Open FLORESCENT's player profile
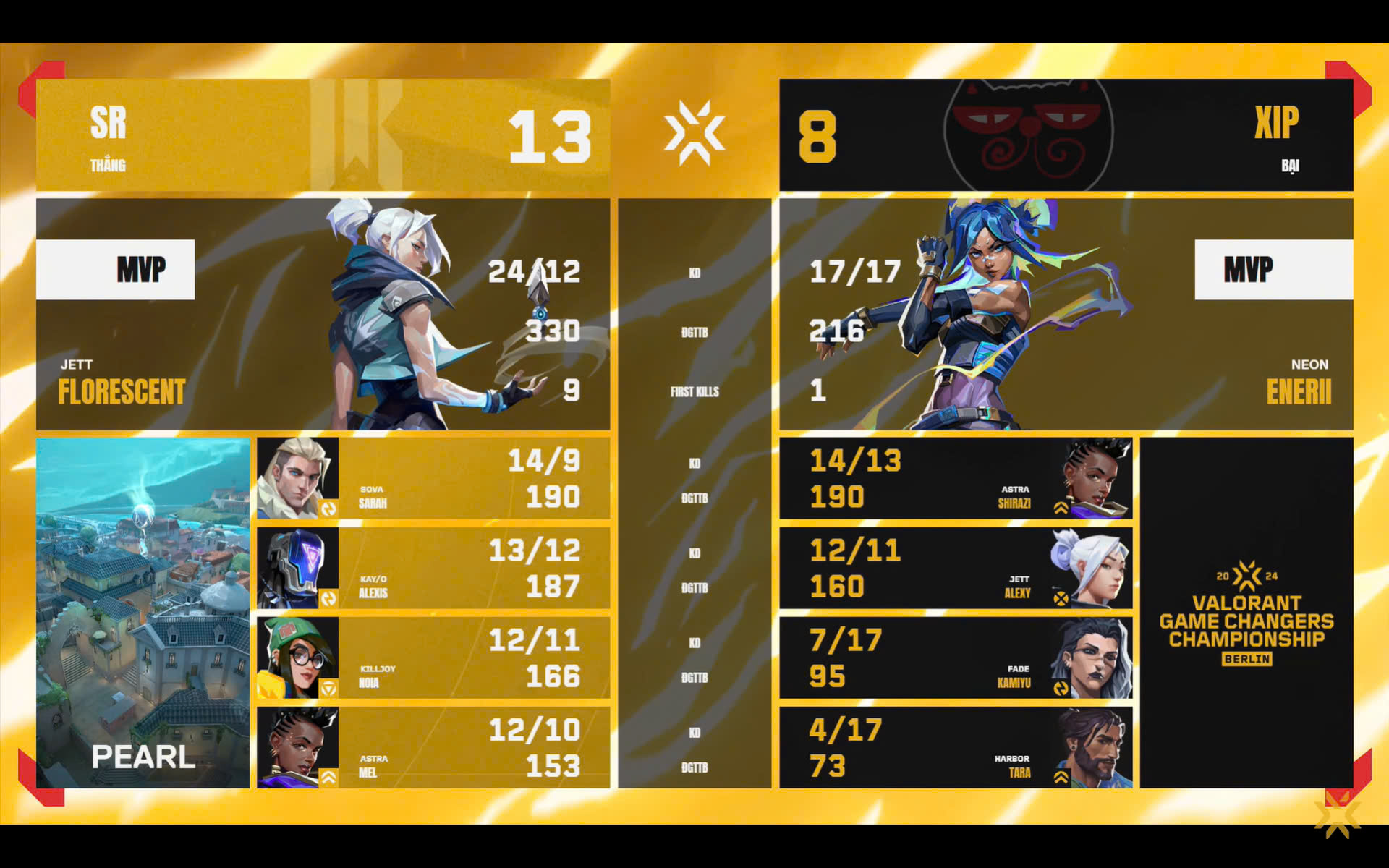Viewport: 1389px width, 868px height. pyautogui.click(x=119, y=391)
